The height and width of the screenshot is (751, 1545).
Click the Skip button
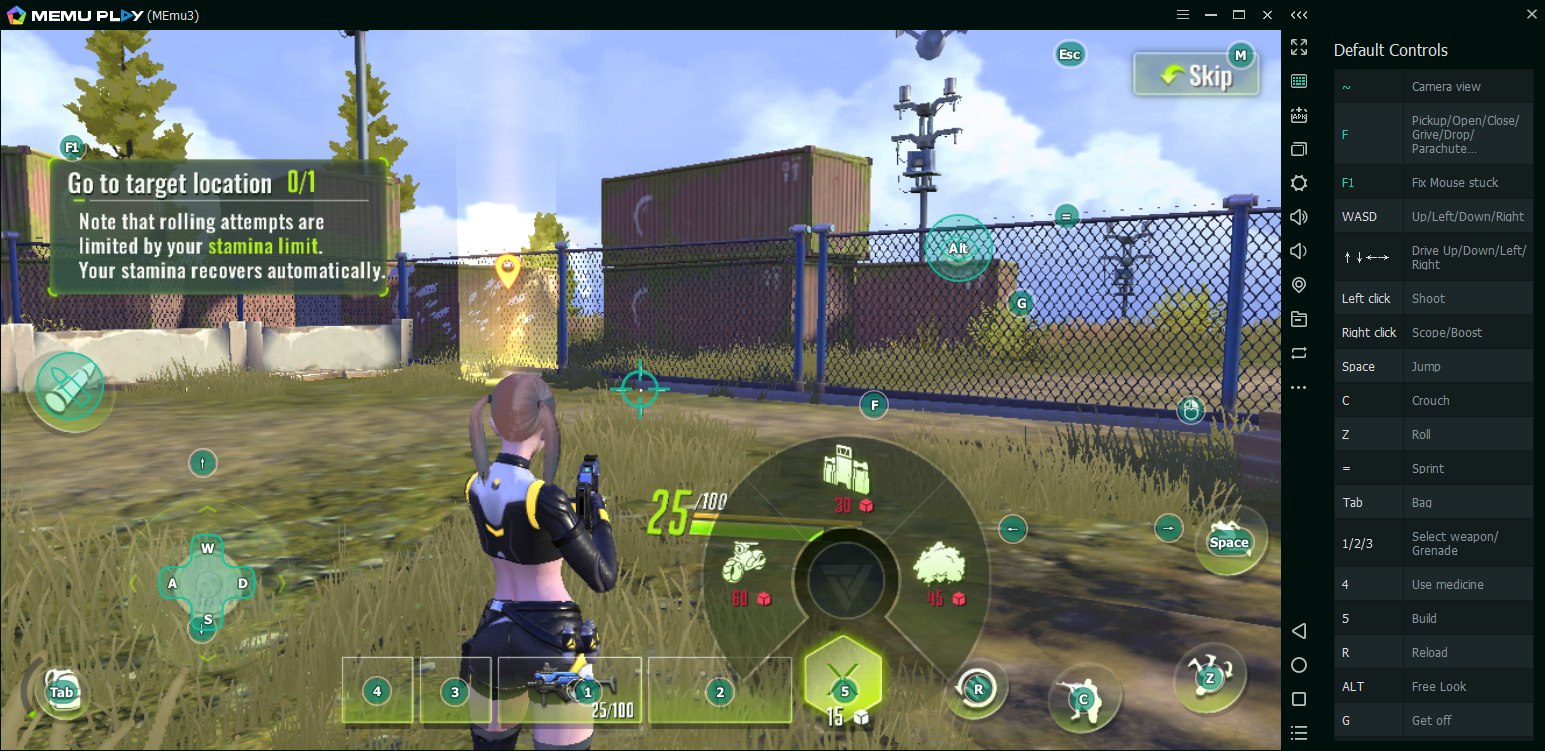pos(1196,74)
